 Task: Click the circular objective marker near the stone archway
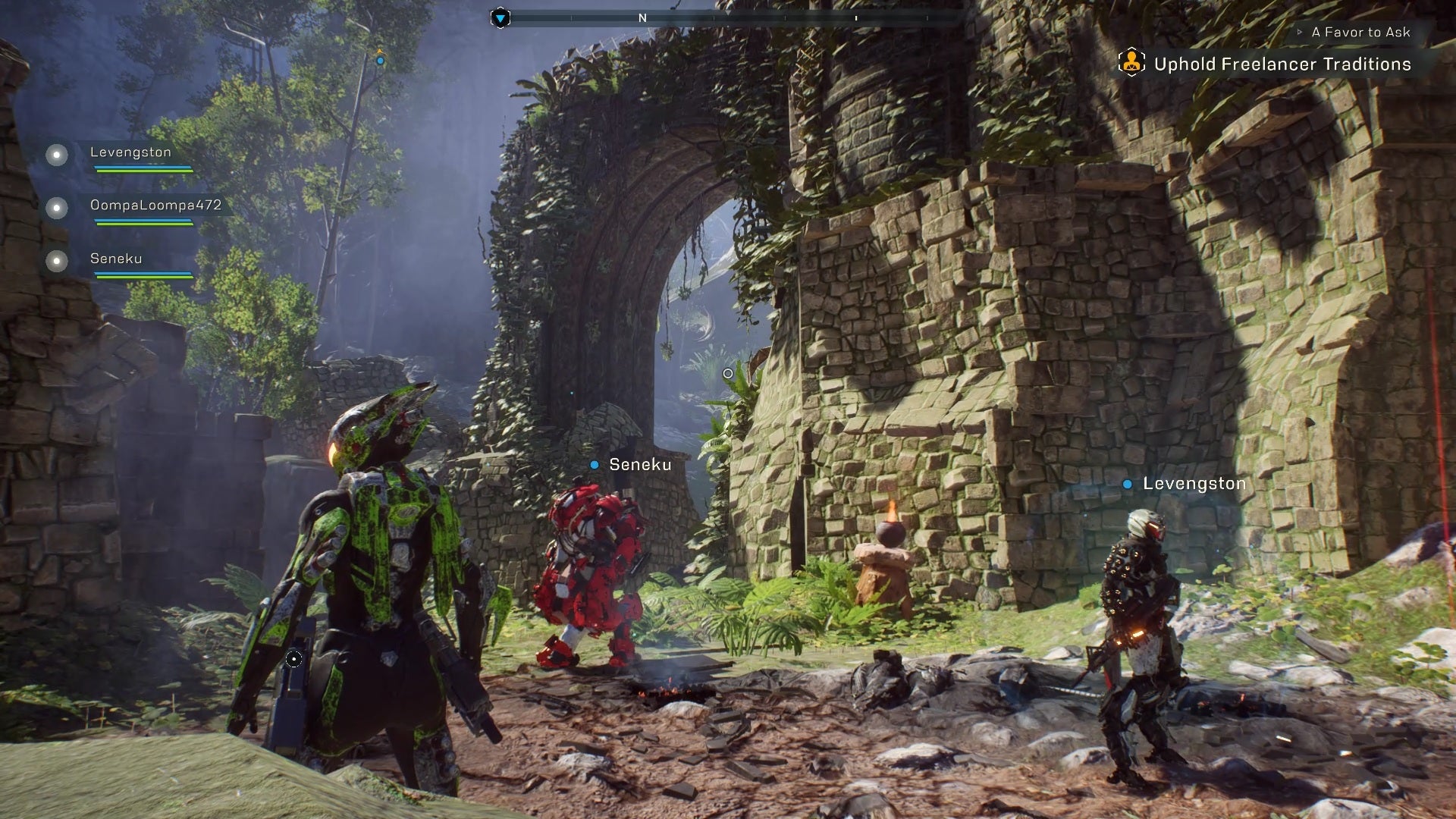[727, 372]
